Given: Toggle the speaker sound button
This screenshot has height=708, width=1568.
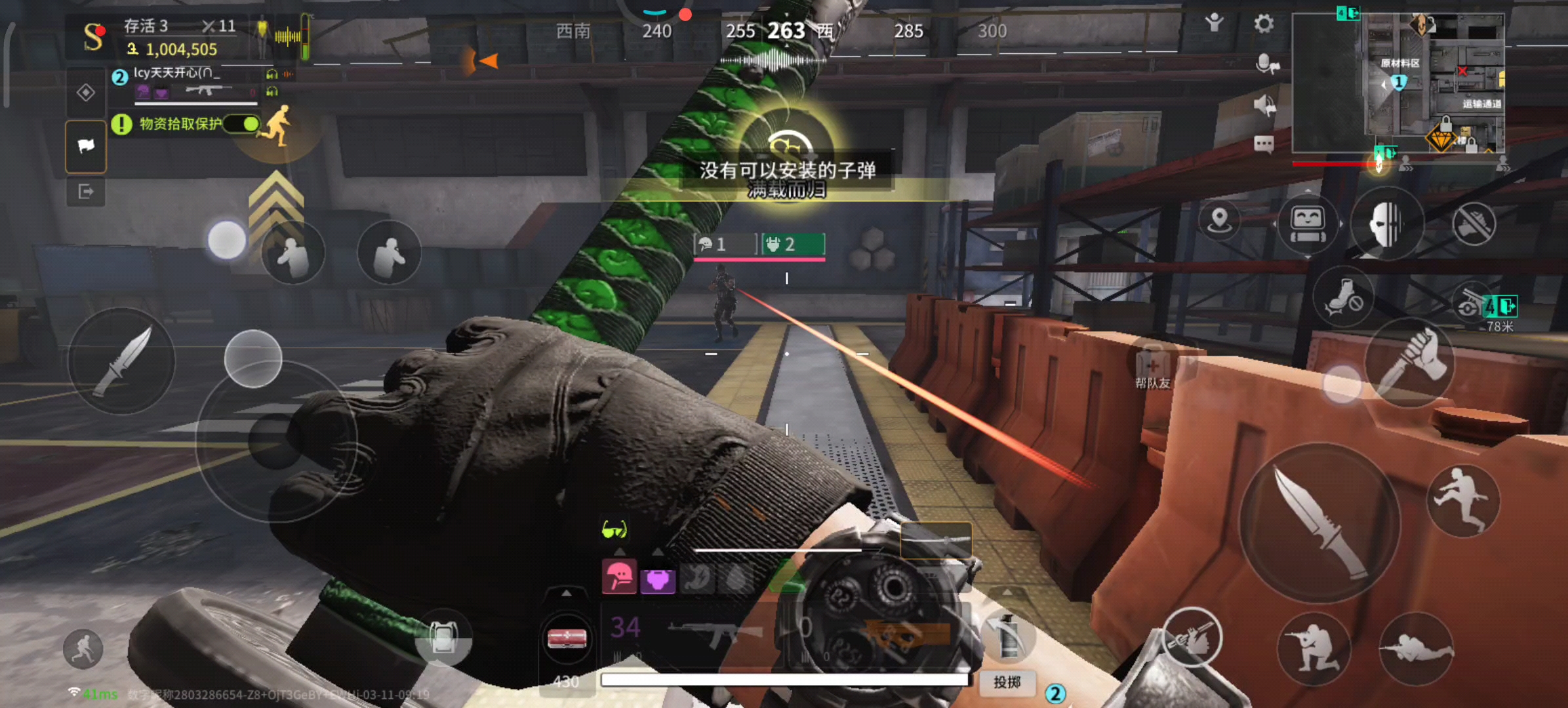Looking at the screenshot, I should point(1264,105).
